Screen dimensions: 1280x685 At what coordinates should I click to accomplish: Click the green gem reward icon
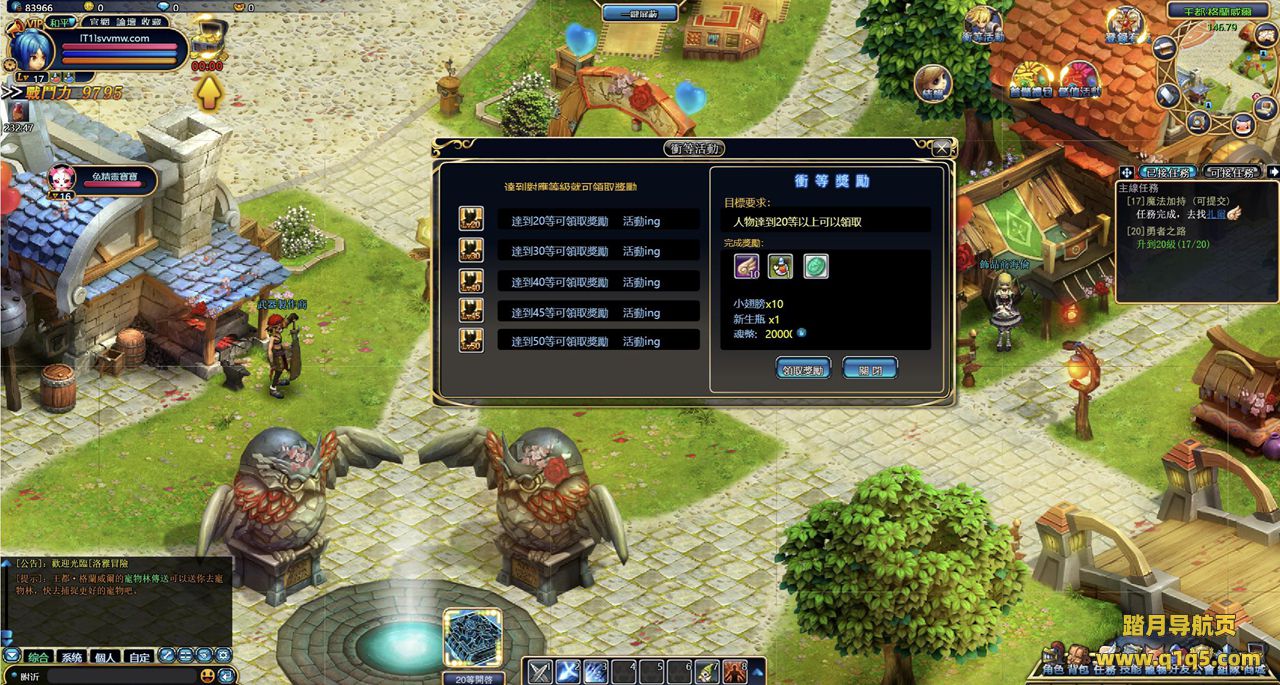[x=816, y=266]
